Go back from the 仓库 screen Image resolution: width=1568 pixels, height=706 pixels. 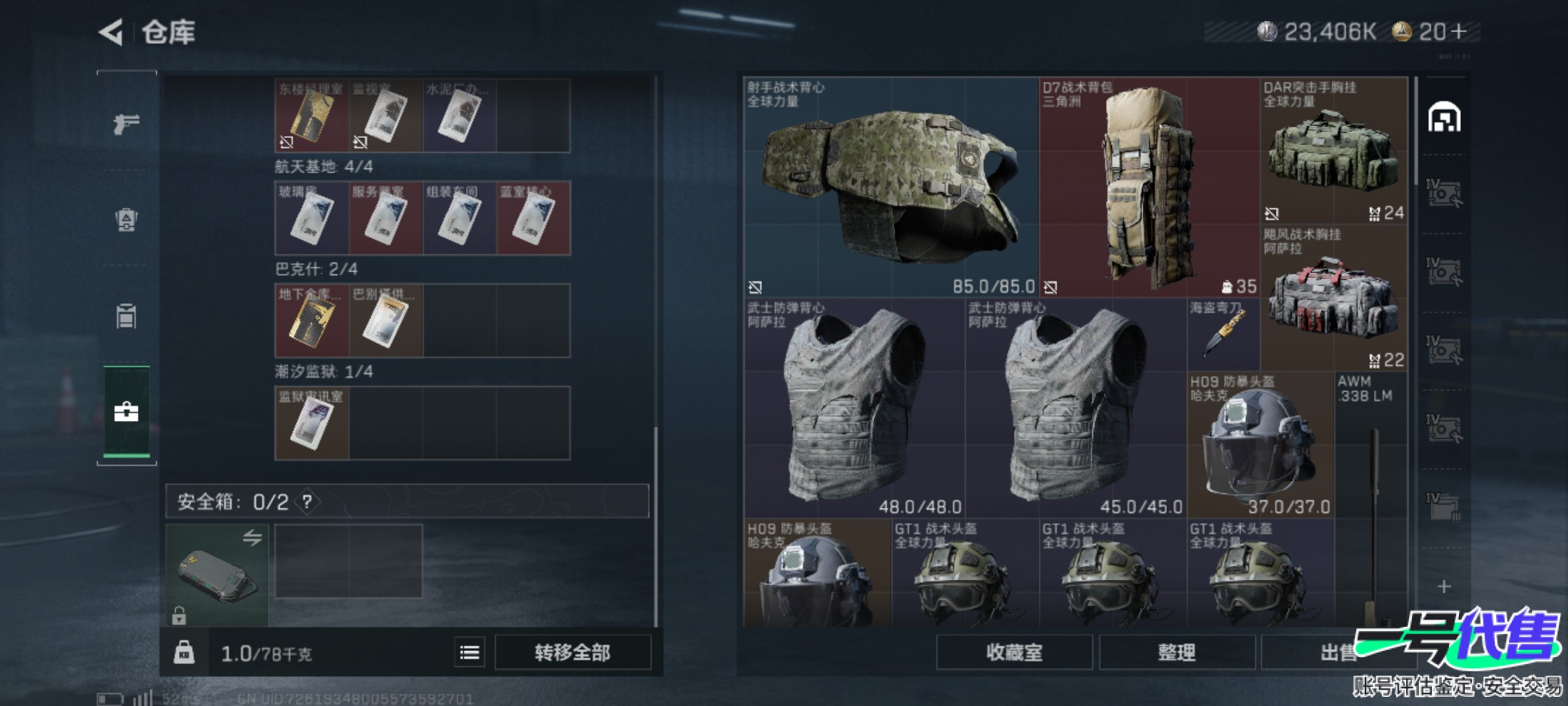111,32
